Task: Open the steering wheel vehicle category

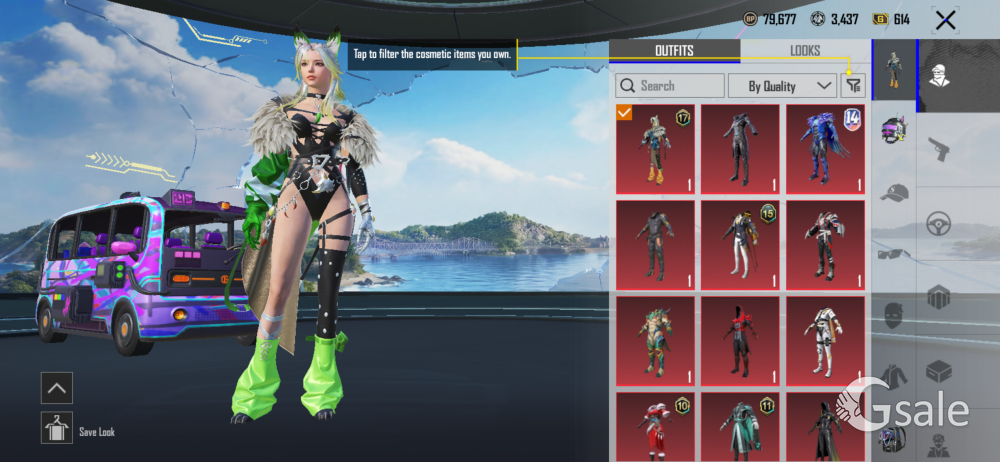Action: point(938,223)
